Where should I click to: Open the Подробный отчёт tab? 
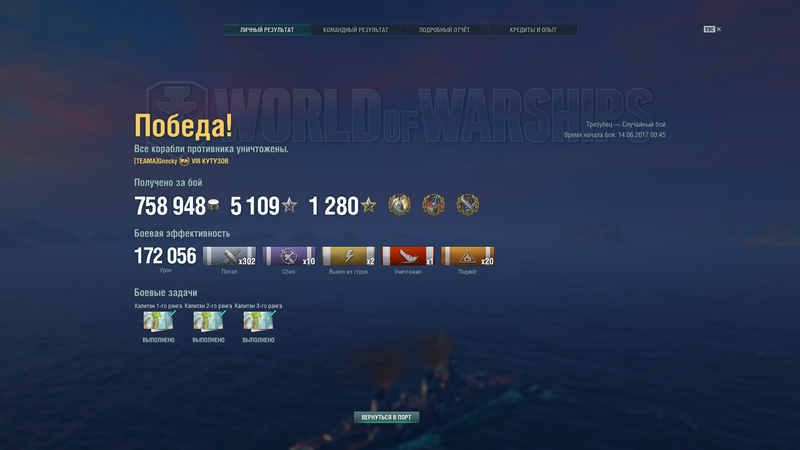coord(444,30)
